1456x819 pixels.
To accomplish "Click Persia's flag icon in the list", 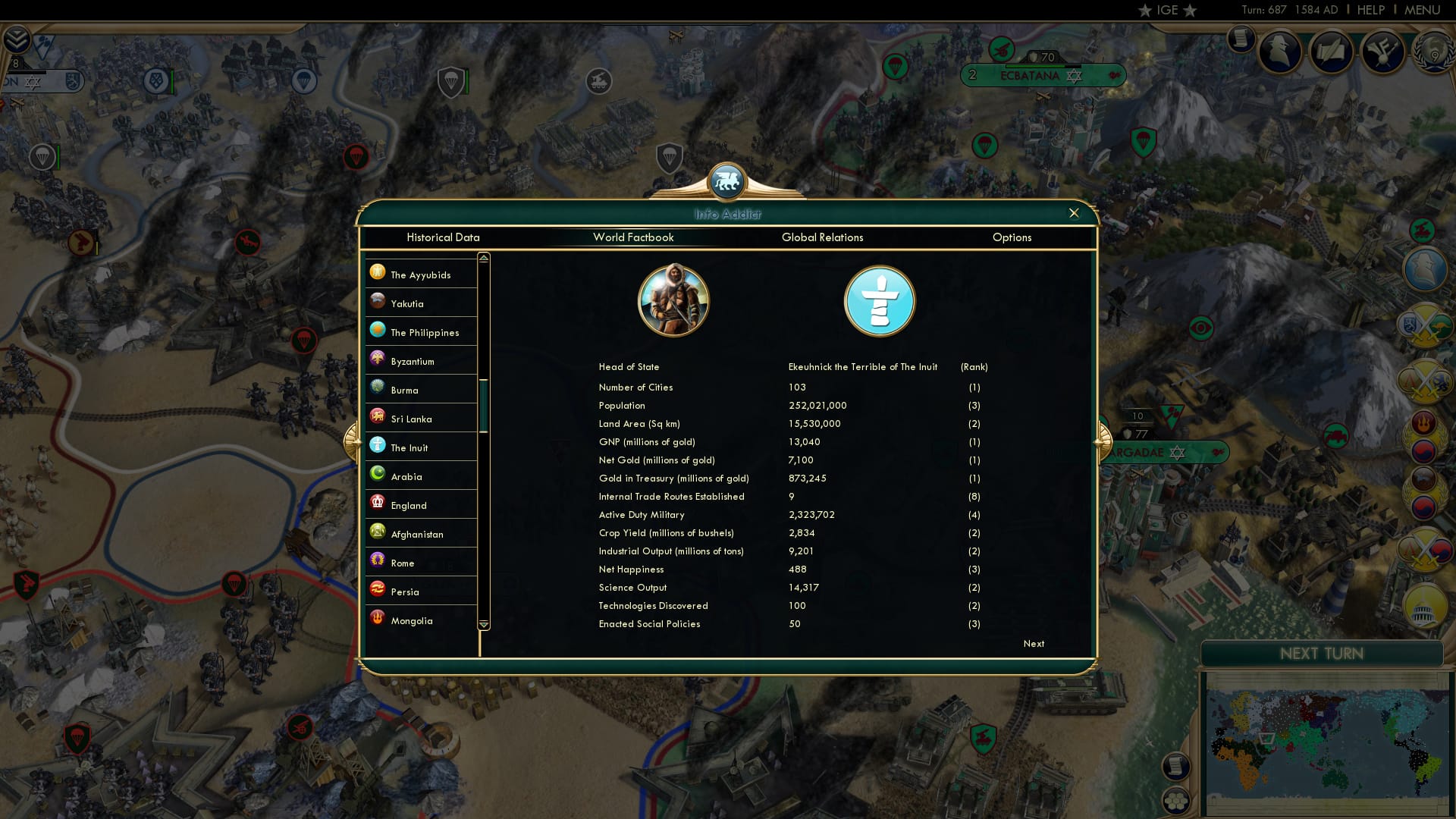I will 378,591.
